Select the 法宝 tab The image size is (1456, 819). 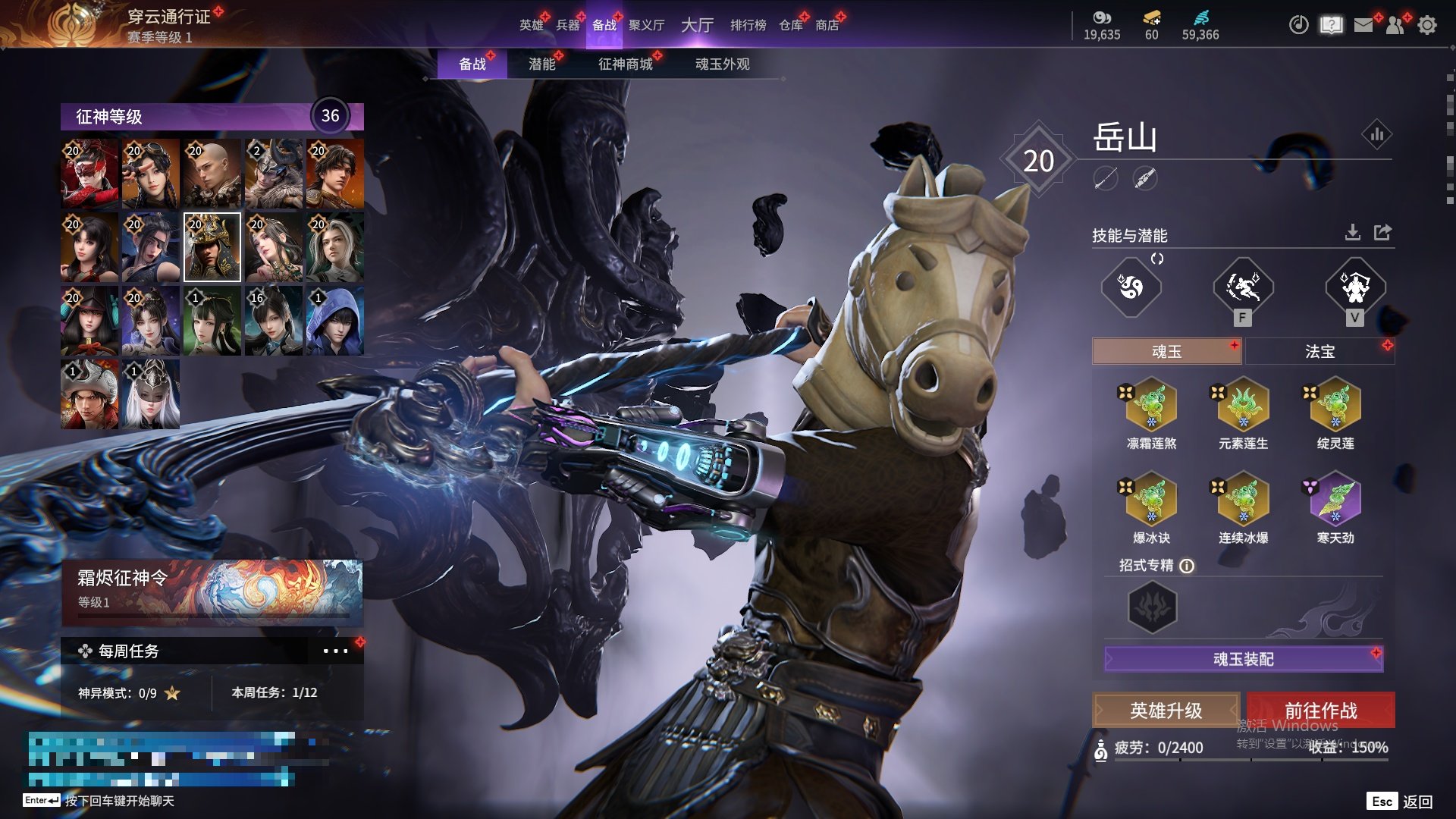click(1319, 352)
